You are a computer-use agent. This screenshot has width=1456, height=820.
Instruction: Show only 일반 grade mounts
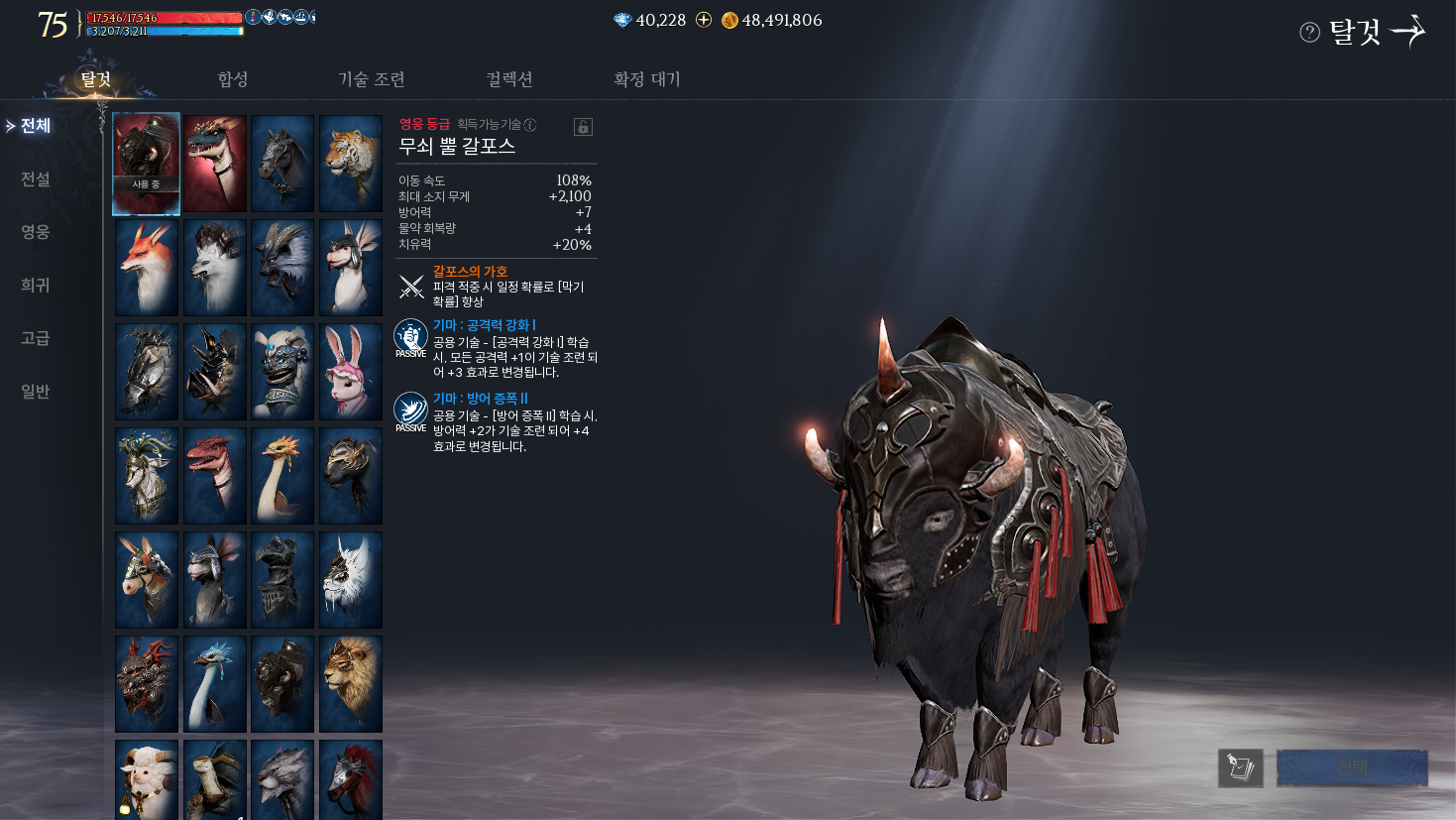coord(36,392)
